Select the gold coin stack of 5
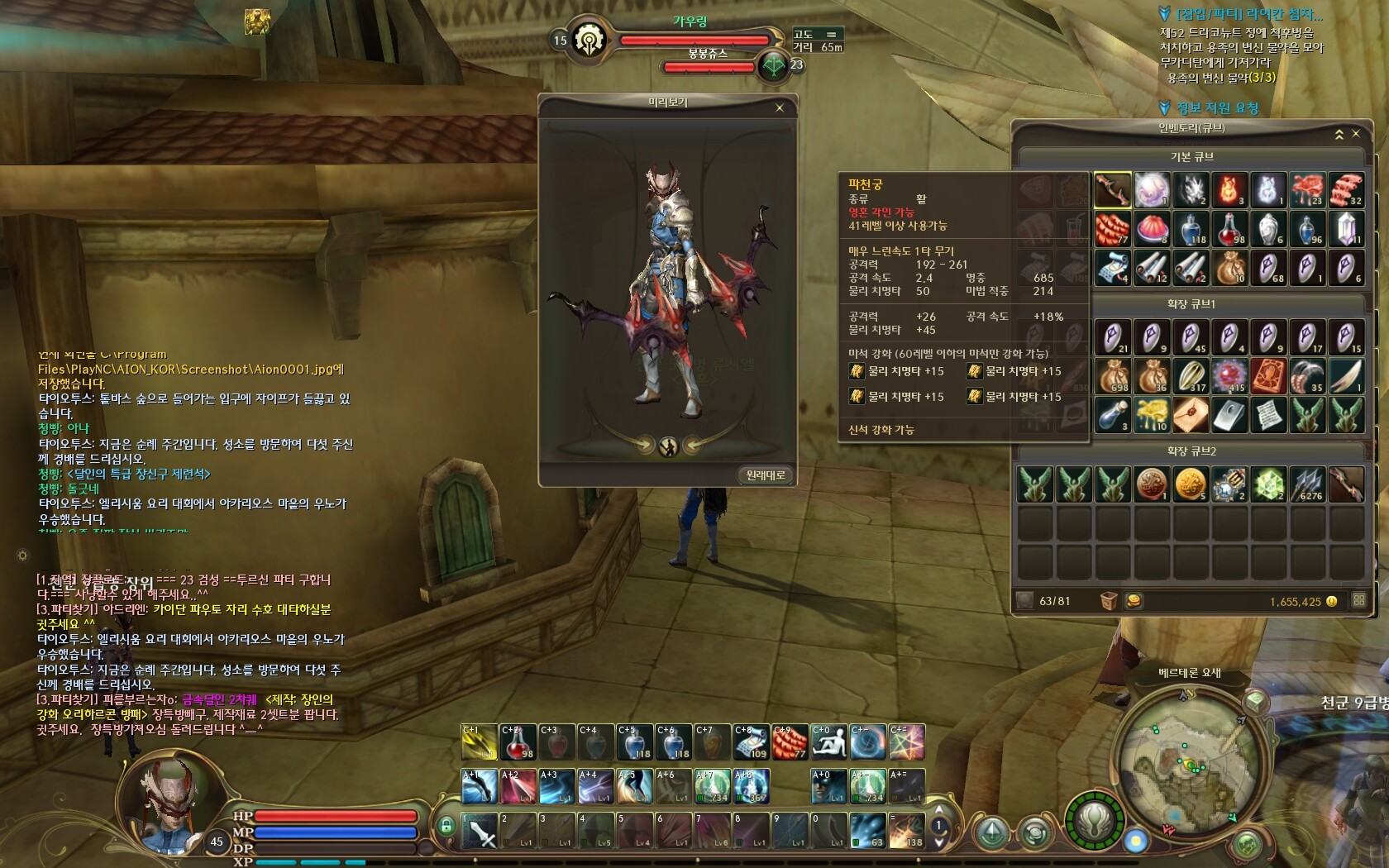This screenshot has width=1389, height=868. click(x=1191, y=484)
